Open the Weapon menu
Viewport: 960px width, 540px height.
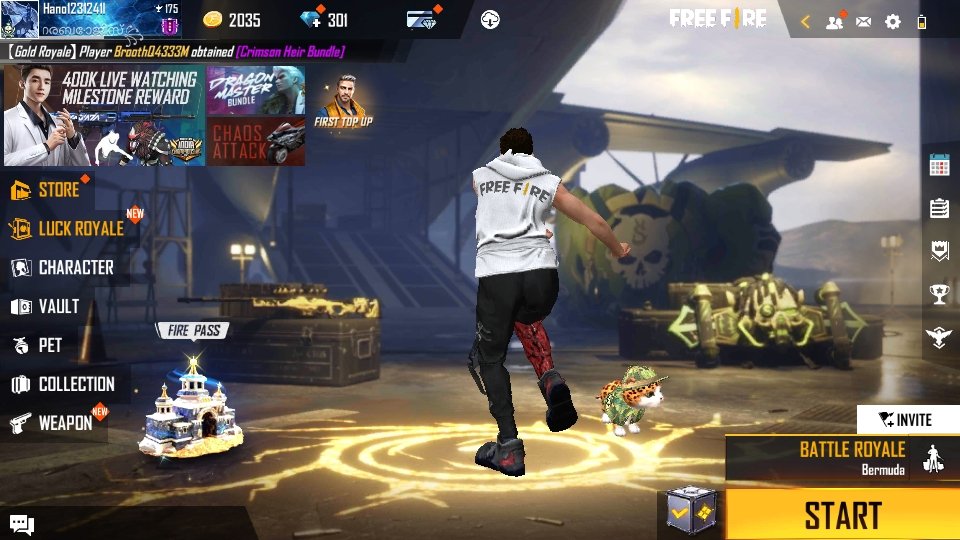coord(64,423)
